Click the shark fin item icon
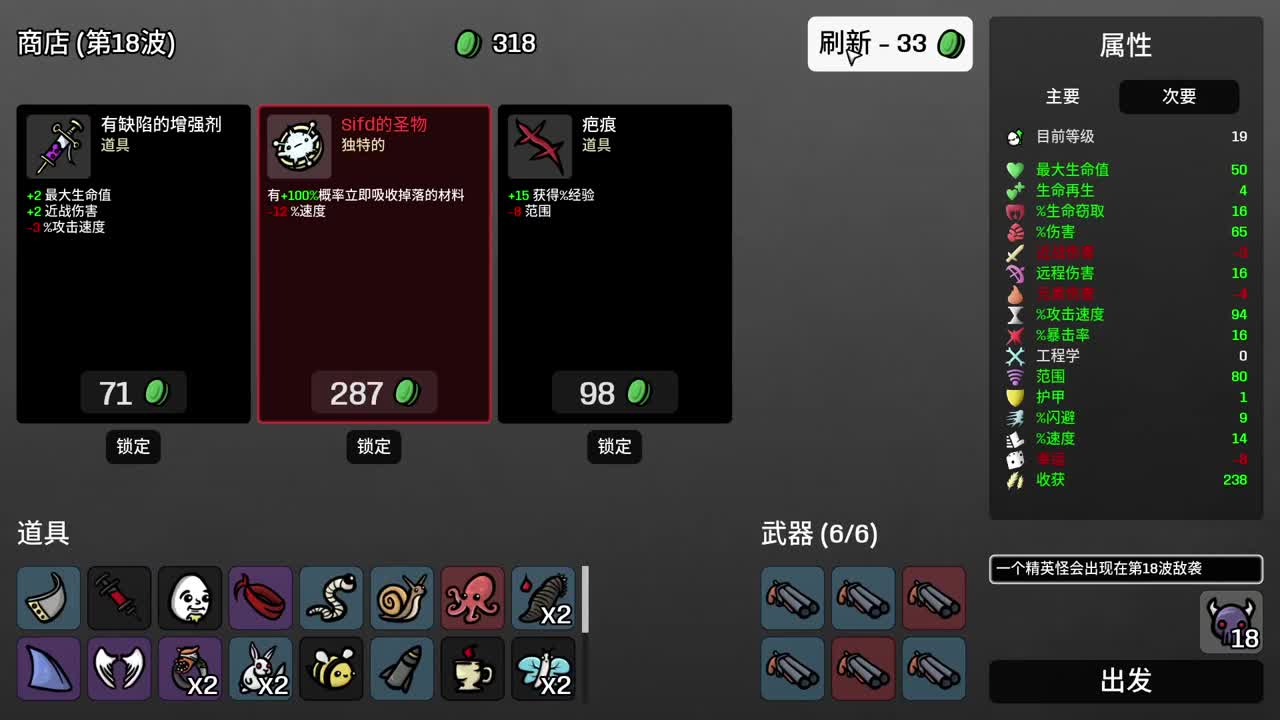This screenshot has width=1280, height=720. (x=48, y=668)
